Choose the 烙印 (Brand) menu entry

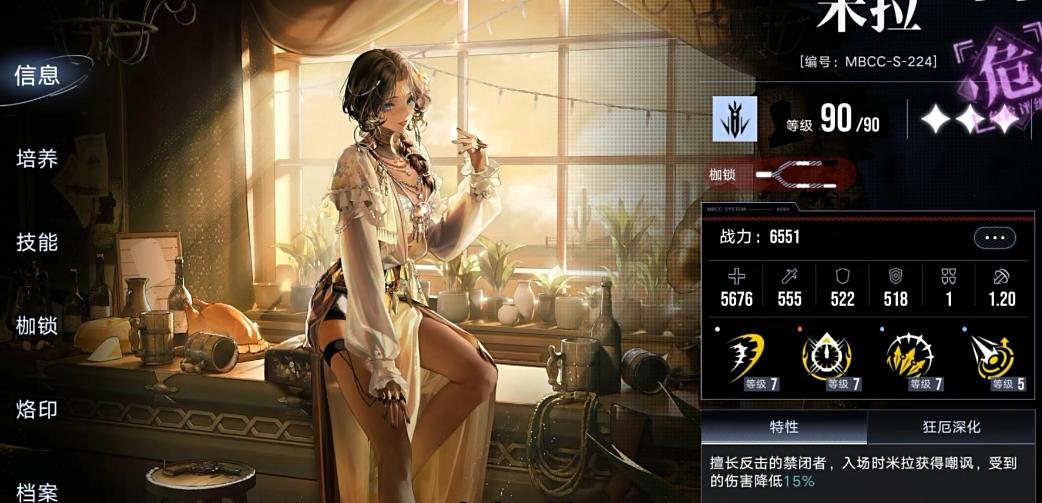coord(38,409)
